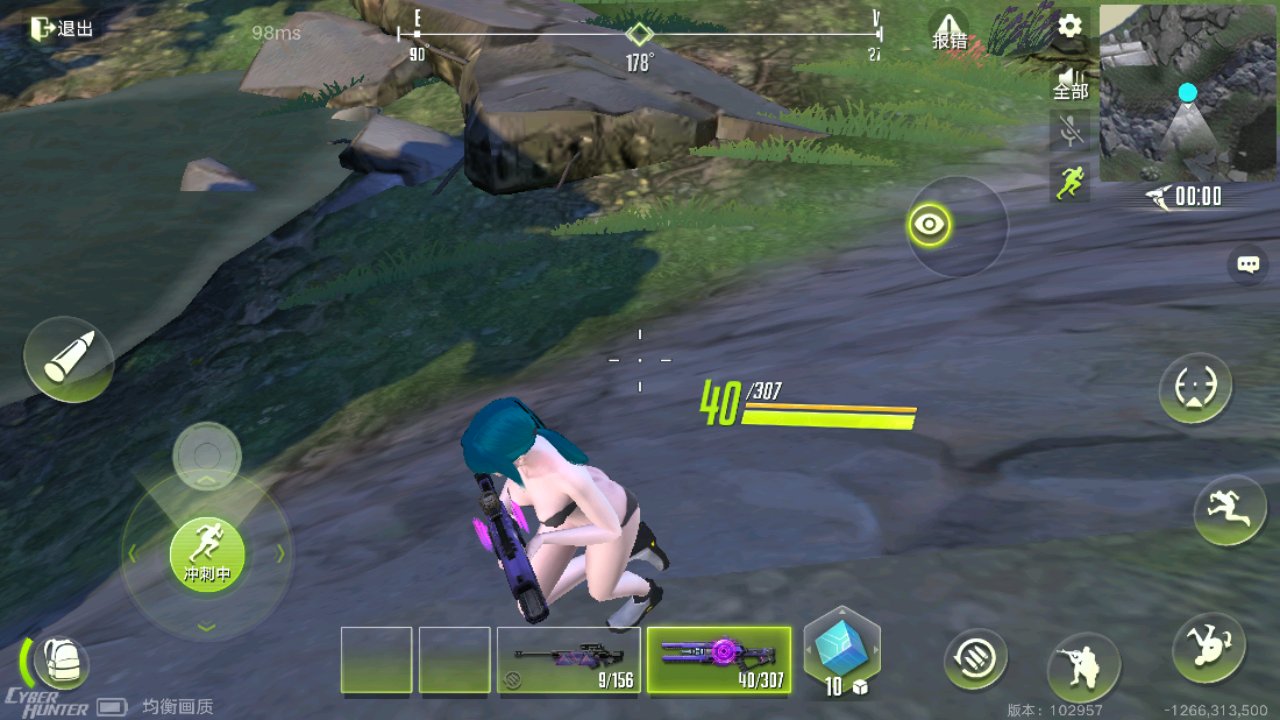Switch to the purple rifle 40/307 slot

(719, 660)
